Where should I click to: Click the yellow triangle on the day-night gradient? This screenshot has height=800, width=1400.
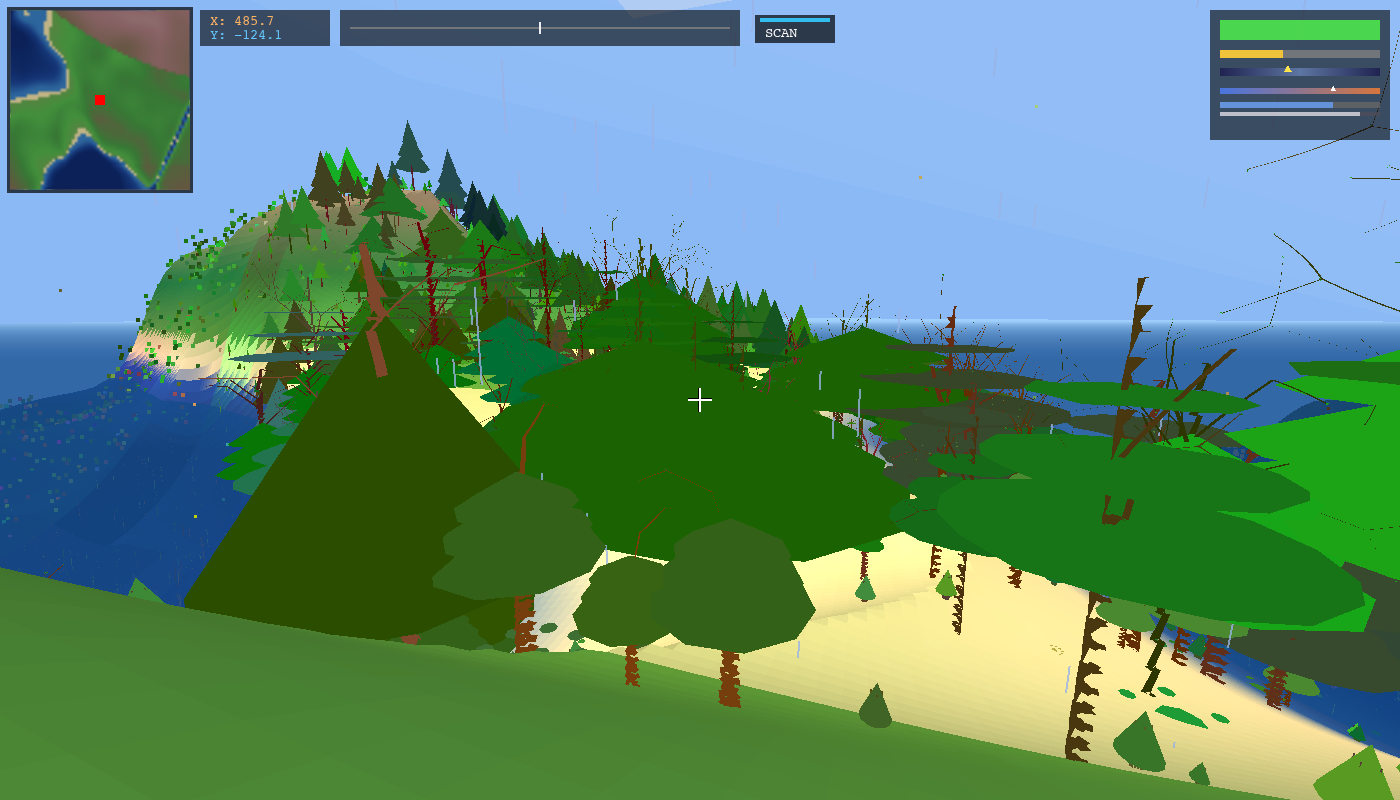coord(1288,69)
